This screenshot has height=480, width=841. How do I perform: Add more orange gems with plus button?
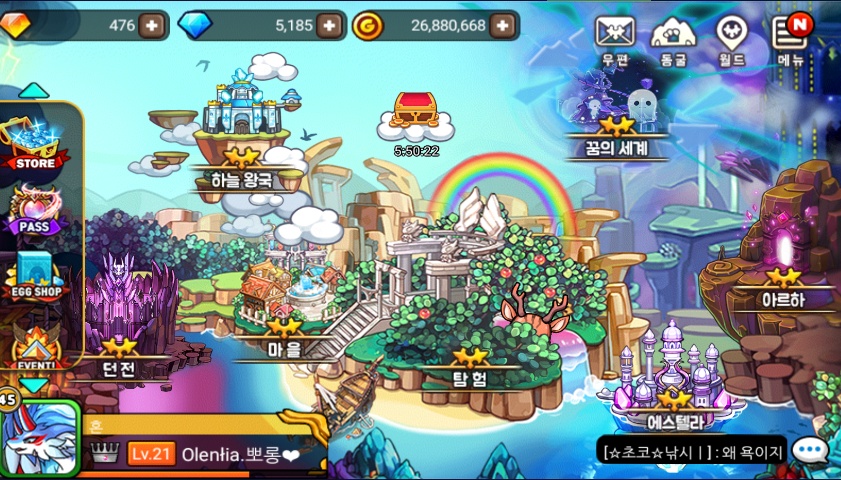click(x=152, y=25)
